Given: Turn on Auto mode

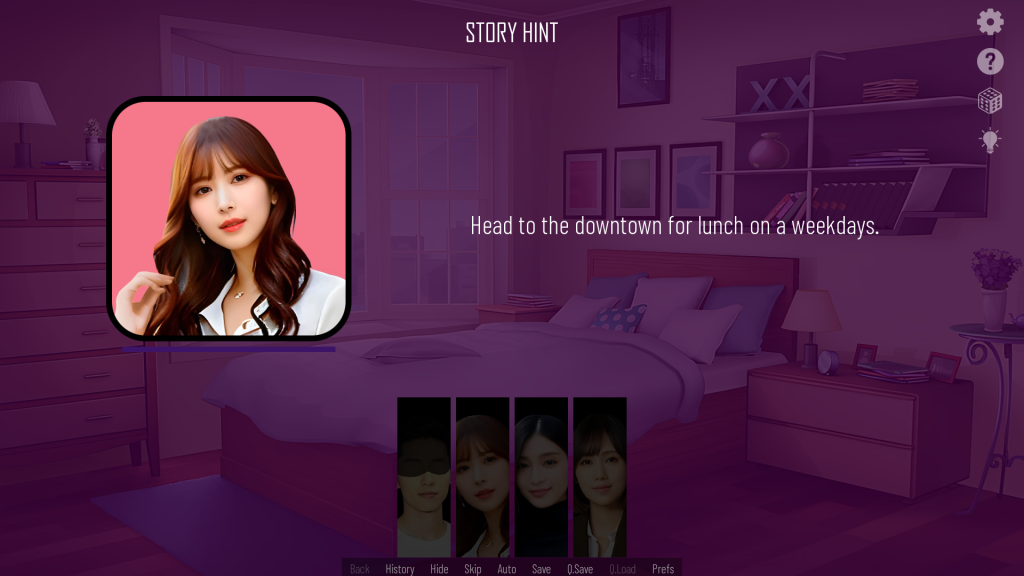Looking at the screenshot, I should click(507, 569).
